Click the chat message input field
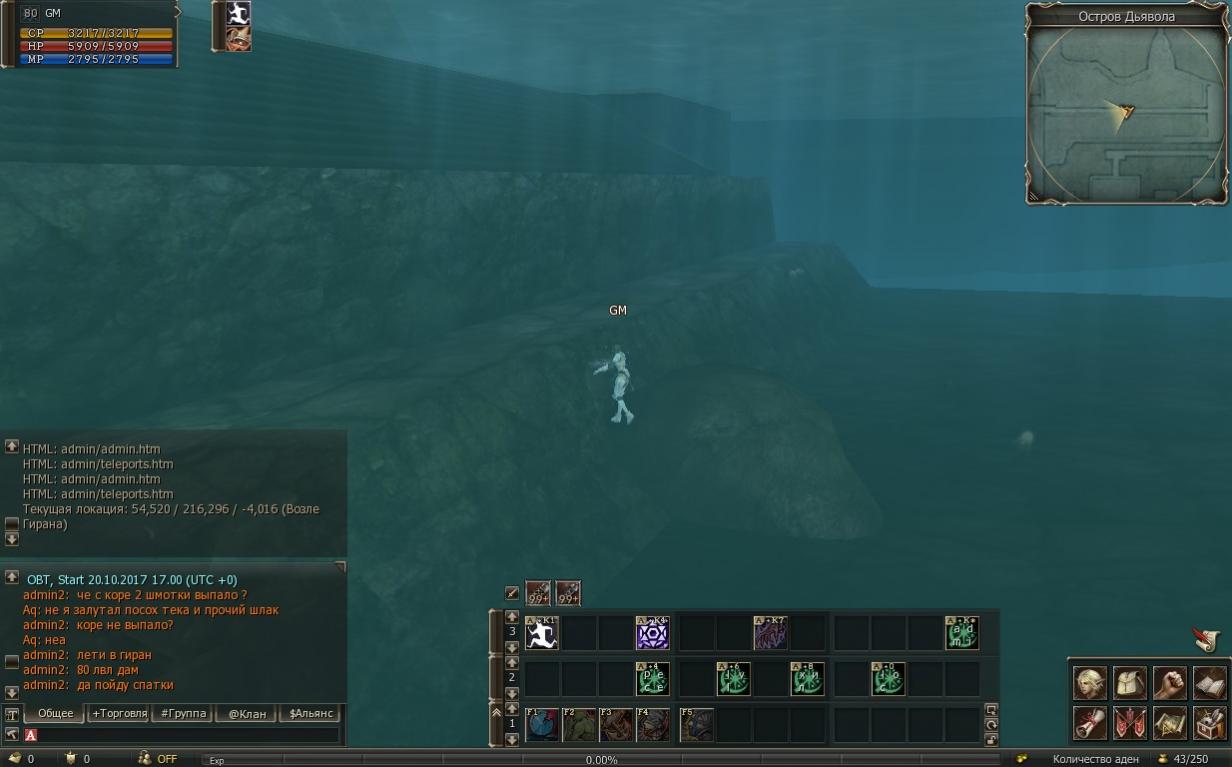Viewport: 1232px width, 767px height. [185, 735]
